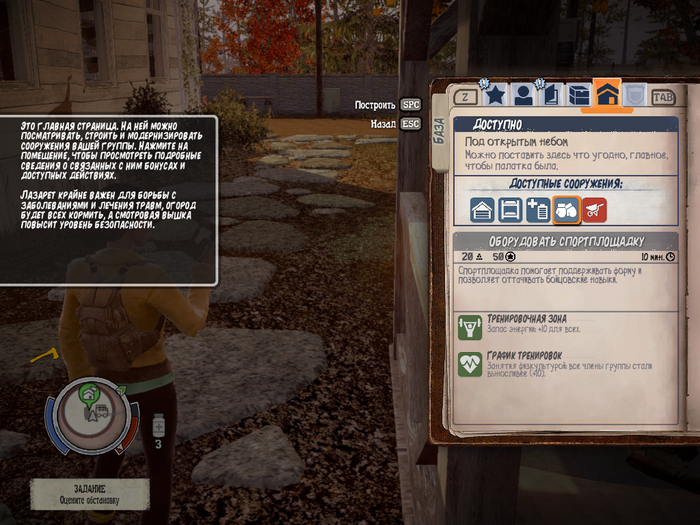
Task: Open the shield-icon tab
Action: tap(635, 96)
